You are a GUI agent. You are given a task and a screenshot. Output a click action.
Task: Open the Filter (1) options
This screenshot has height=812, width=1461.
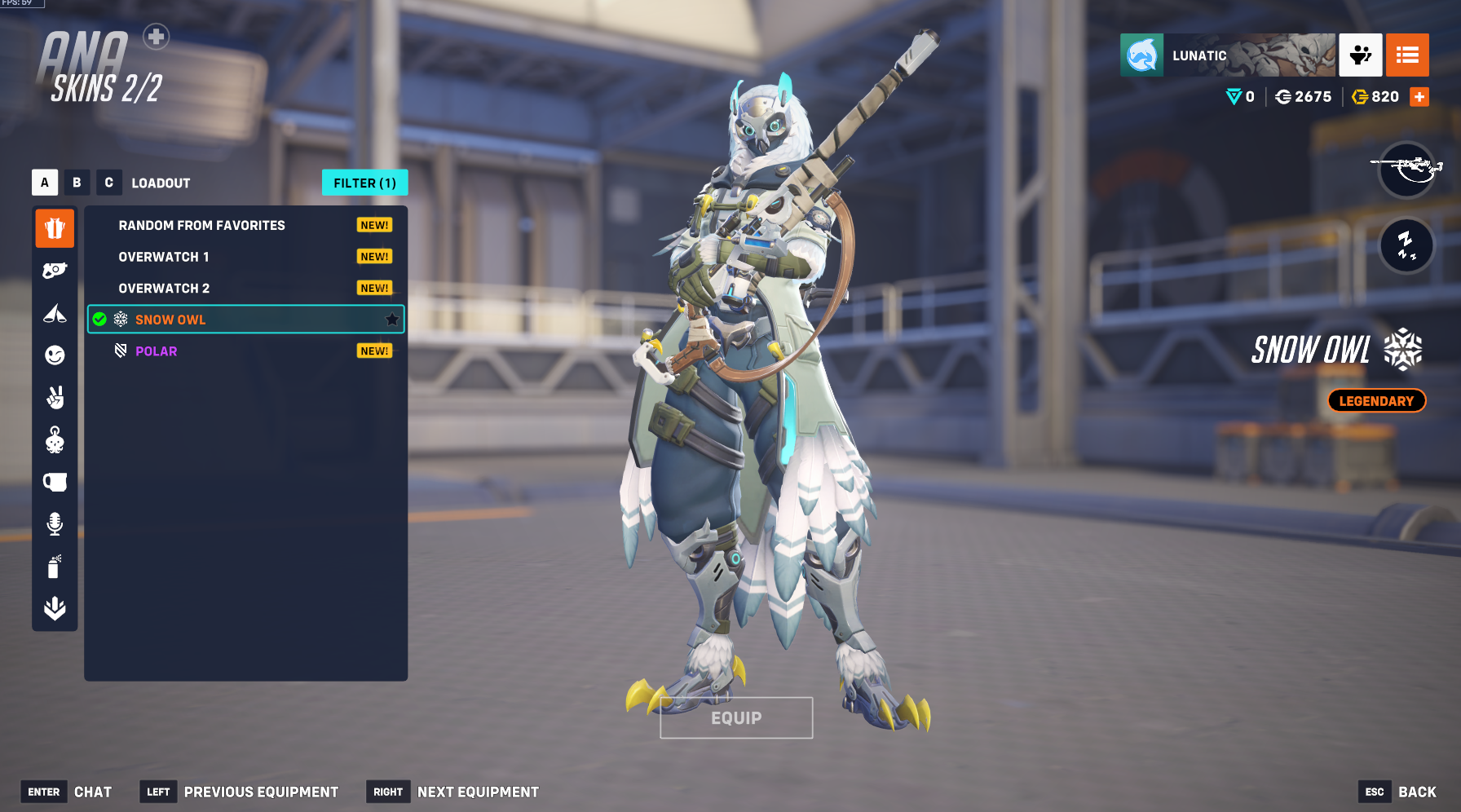coord(364,183)
